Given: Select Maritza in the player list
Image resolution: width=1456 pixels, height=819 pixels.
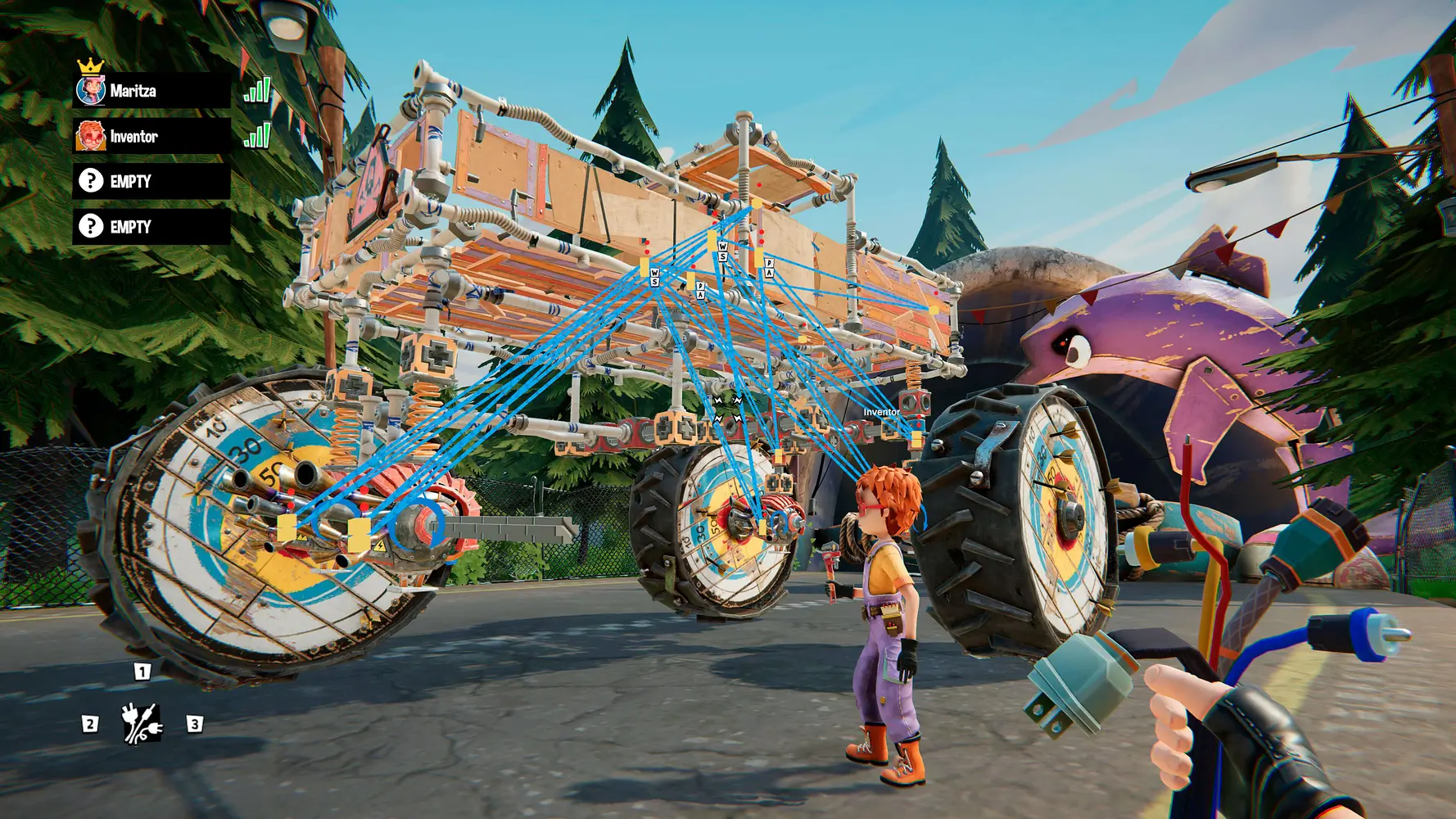Looking at the screenshot, I should click(151, 91).
